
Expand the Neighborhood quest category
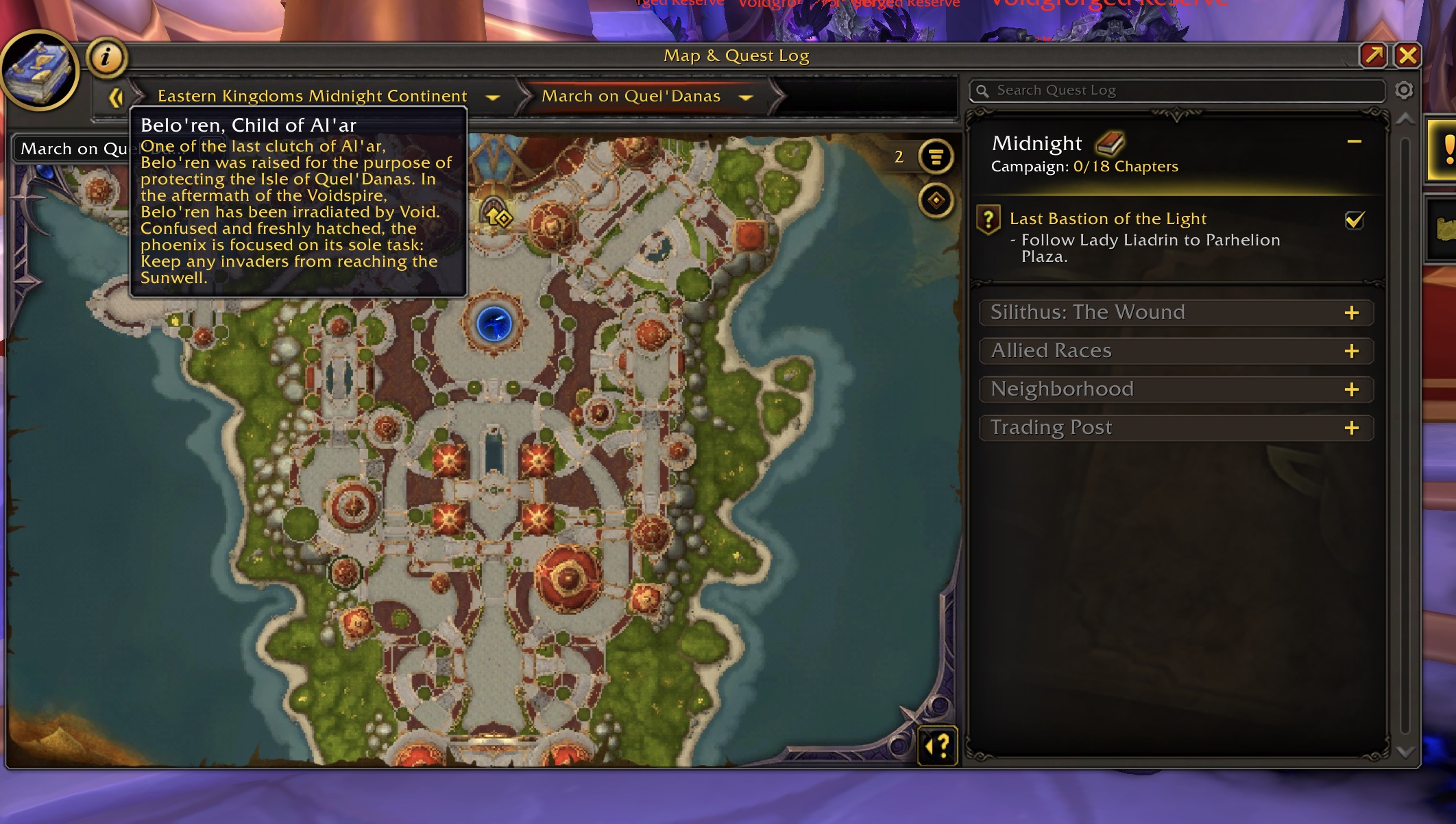pyautogui.click(x=1351, y=390)
